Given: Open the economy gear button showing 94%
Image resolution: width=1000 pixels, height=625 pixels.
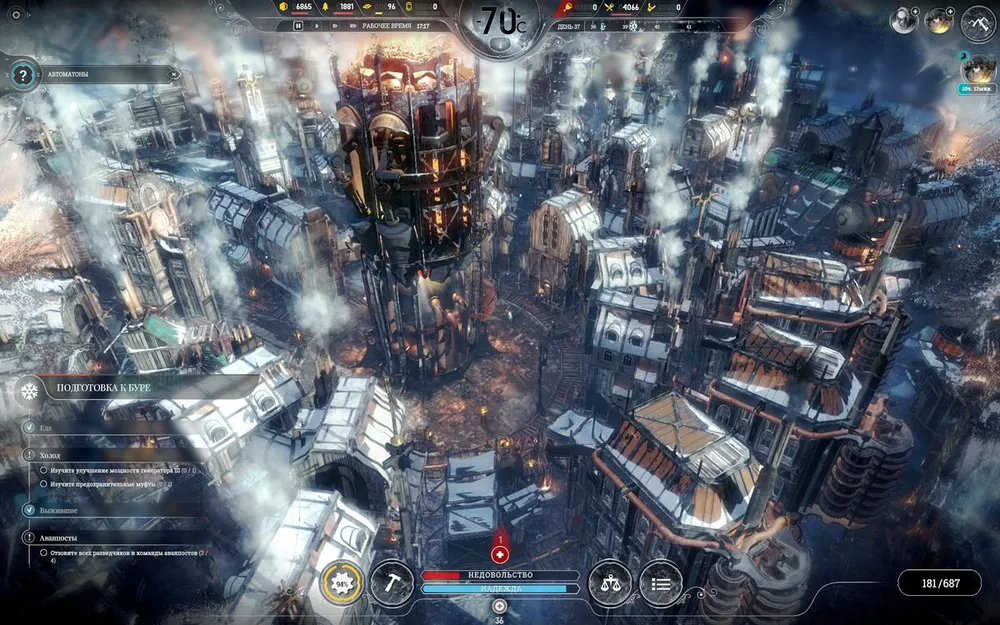Looking at the screenshot, I should [342, 582].
